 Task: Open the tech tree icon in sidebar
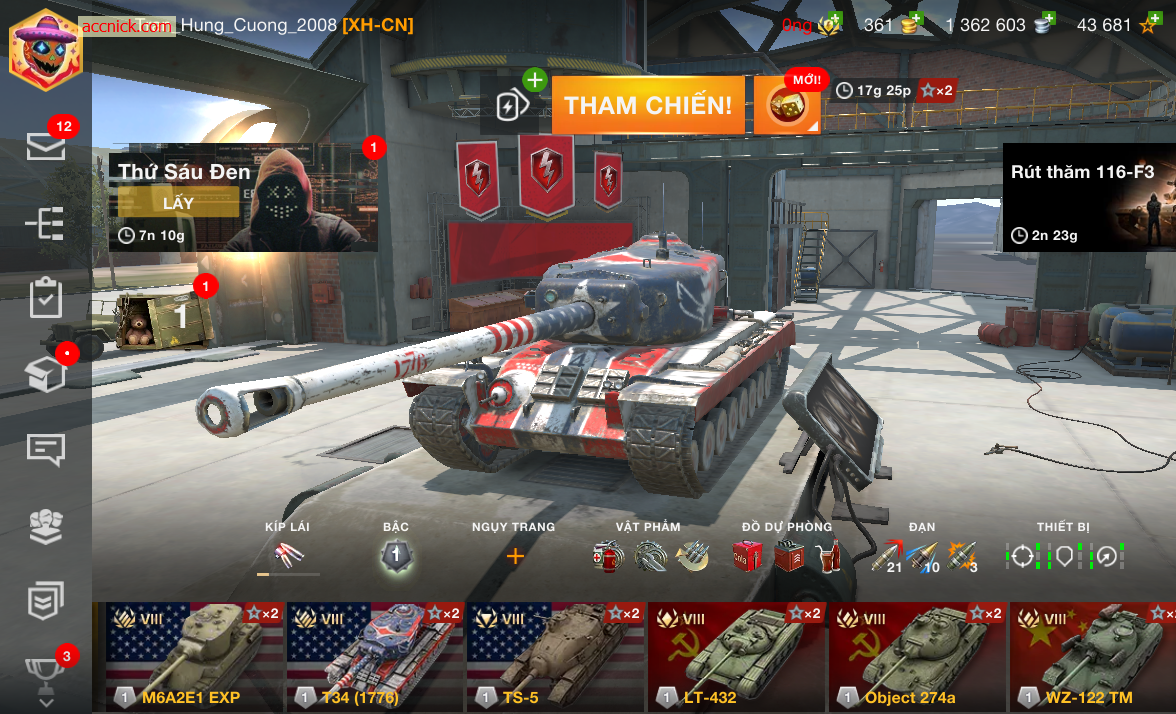pos(46,223)
